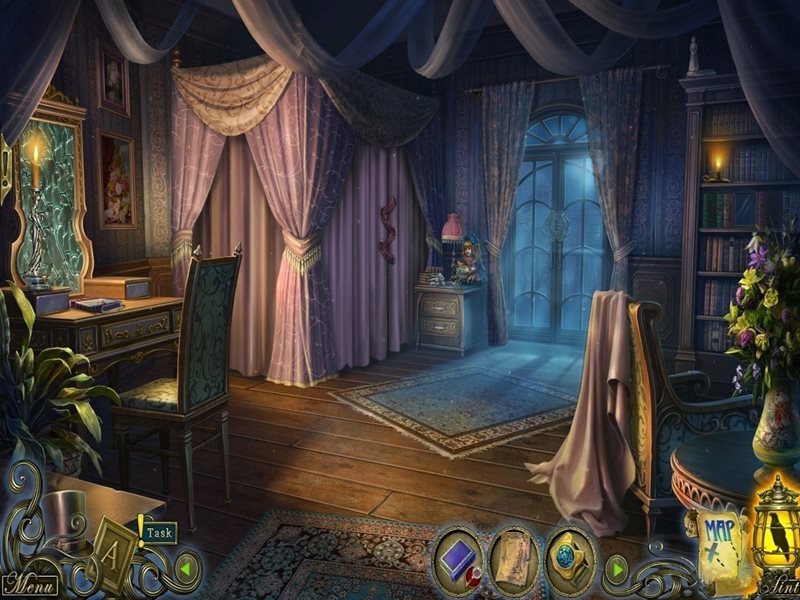Select the blue gem amulet item

570,557
